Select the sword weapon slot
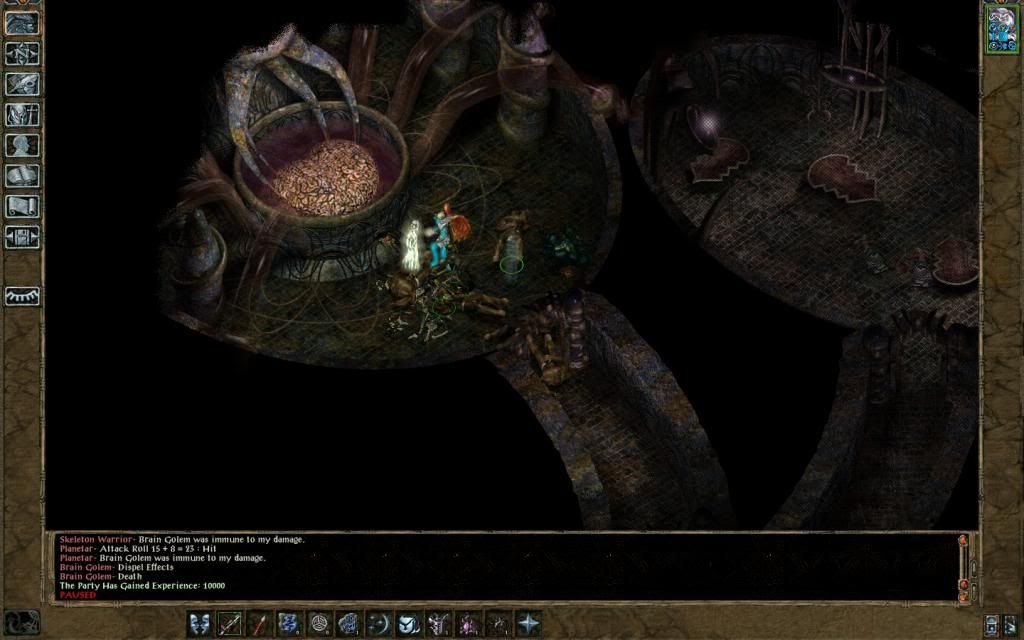 click(230, 624)
